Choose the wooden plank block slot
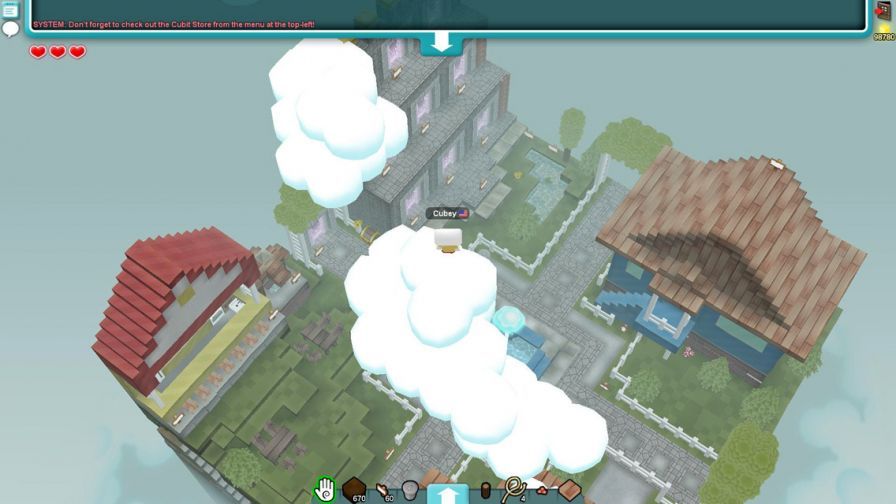This screenshot has height=504, width=896. pyautogui.click(x=570, y=490)
